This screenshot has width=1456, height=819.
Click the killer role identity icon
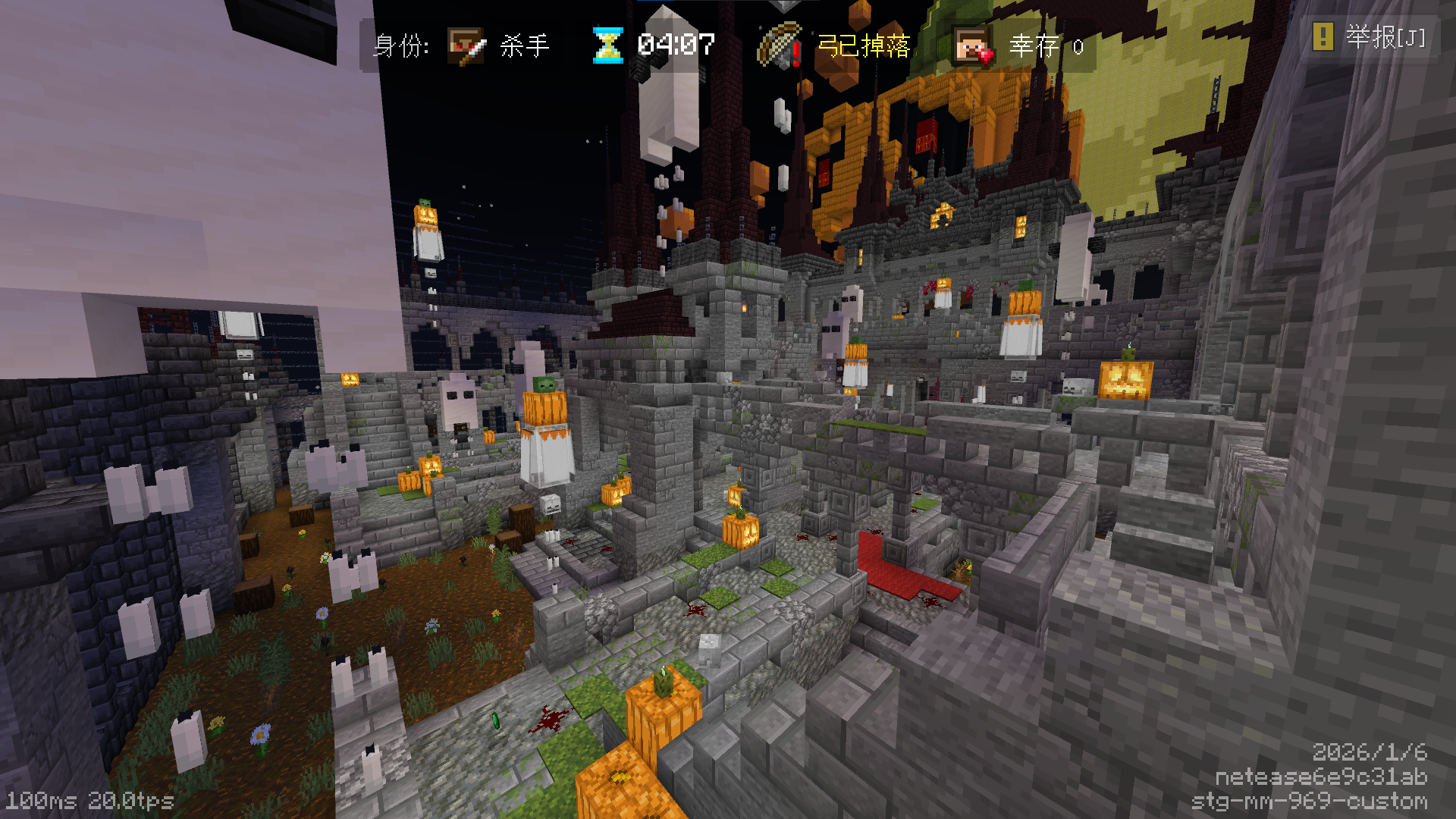tap(466, 46)
